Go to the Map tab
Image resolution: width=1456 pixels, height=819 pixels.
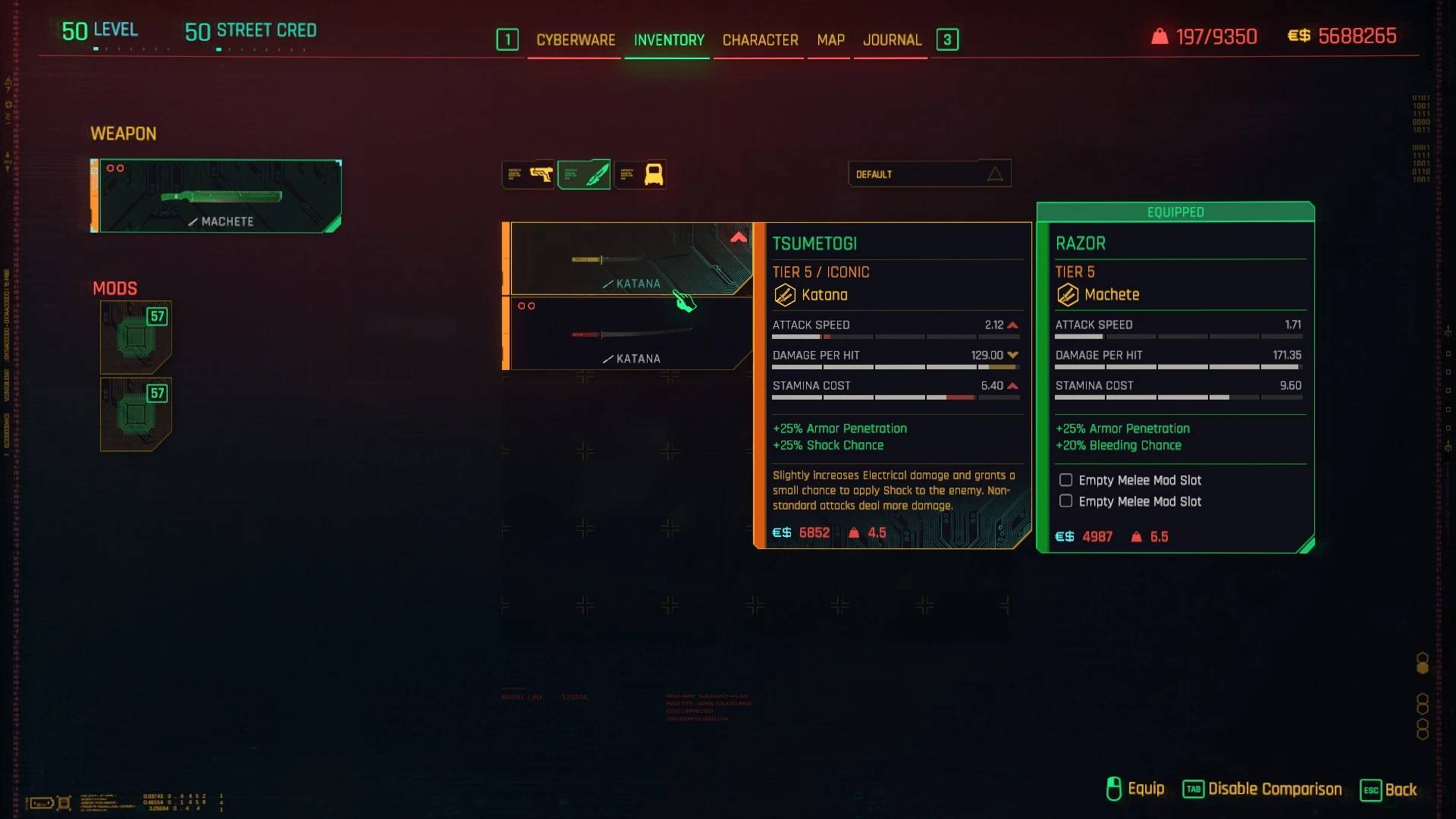(x=830, y=40)
